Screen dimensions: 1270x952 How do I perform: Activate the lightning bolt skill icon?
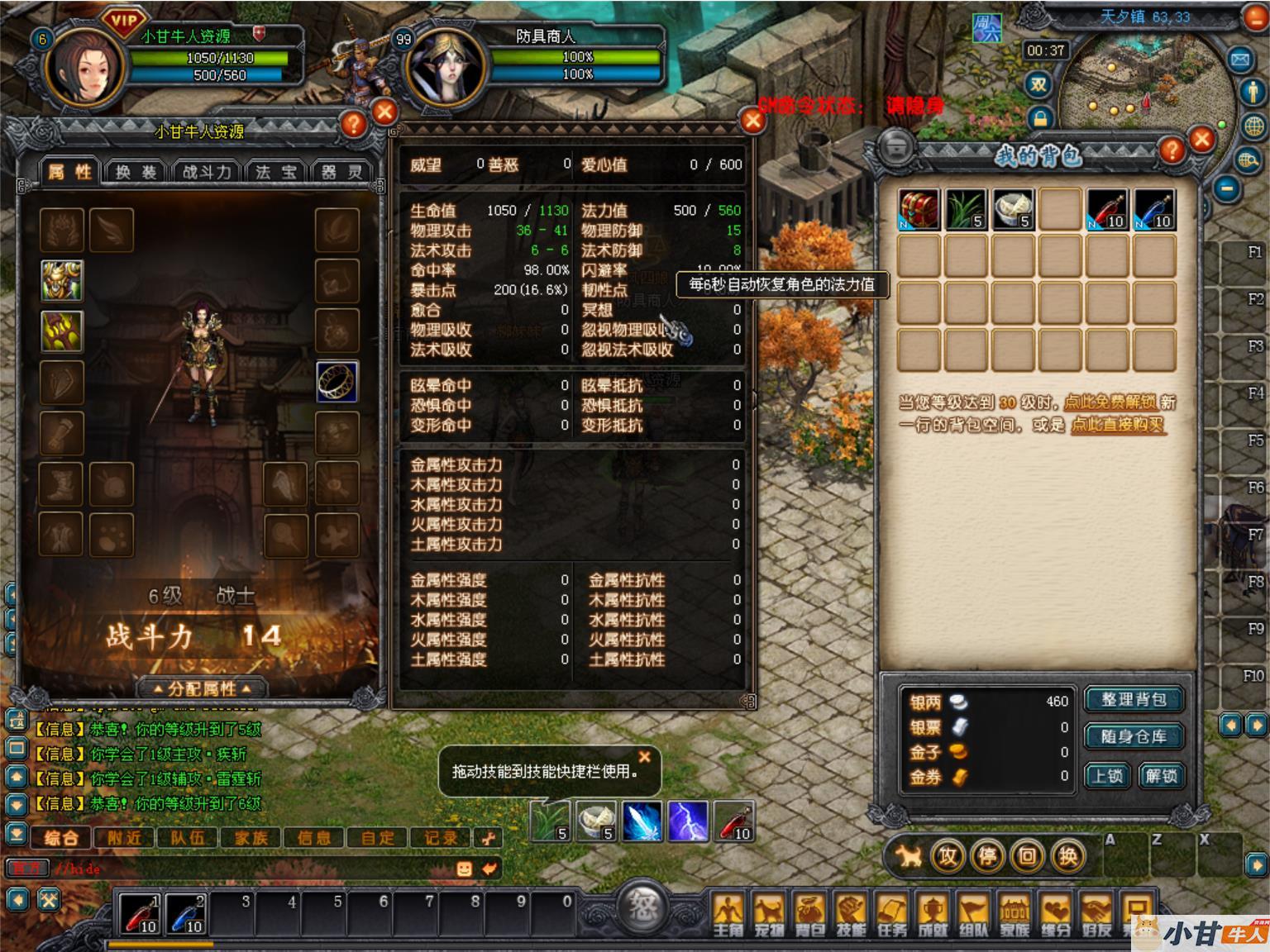point(688,821)
